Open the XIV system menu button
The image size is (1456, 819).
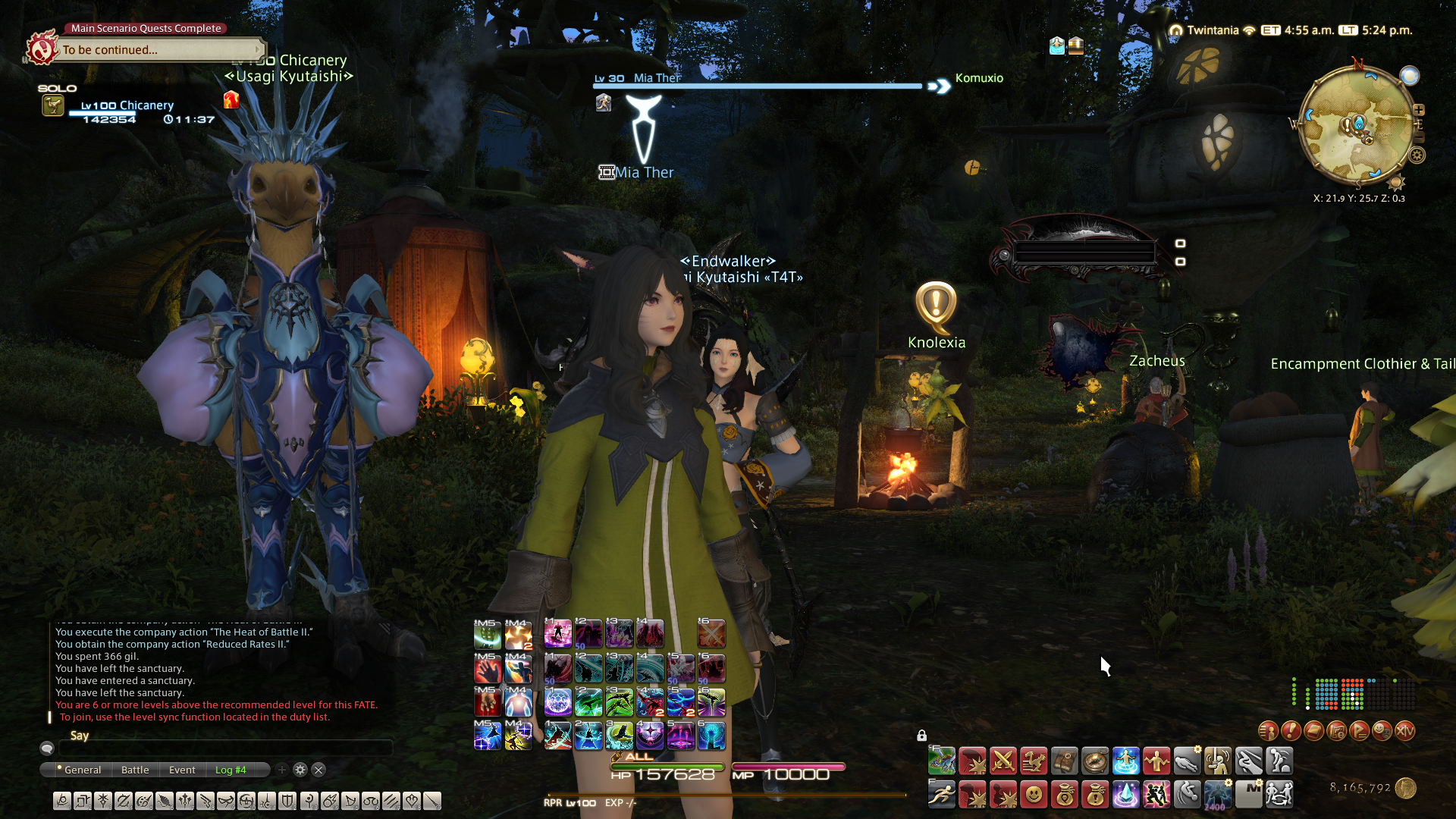[1404, 730]
